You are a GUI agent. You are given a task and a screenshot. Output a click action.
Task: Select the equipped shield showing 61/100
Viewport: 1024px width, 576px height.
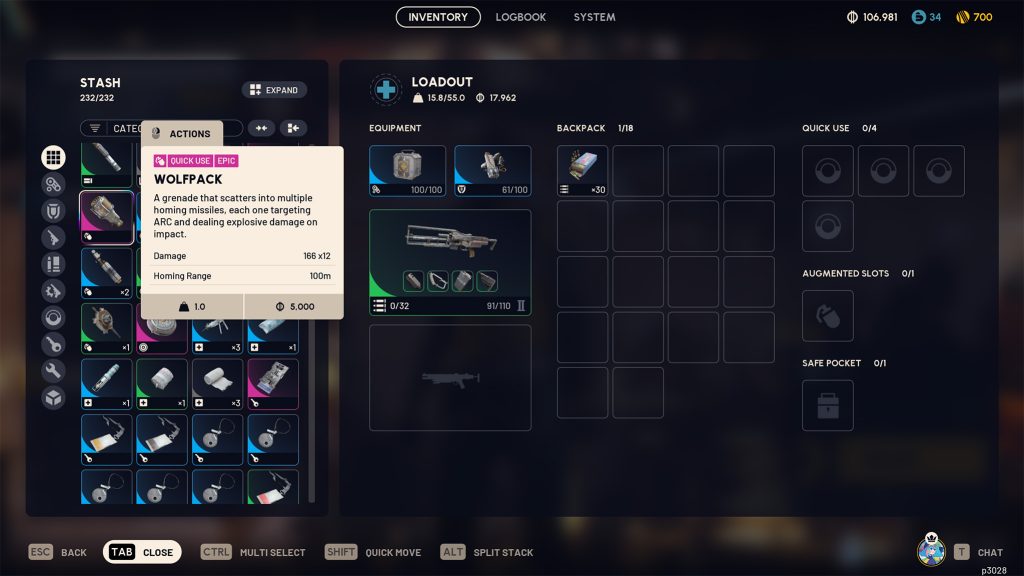coord(492,171)
